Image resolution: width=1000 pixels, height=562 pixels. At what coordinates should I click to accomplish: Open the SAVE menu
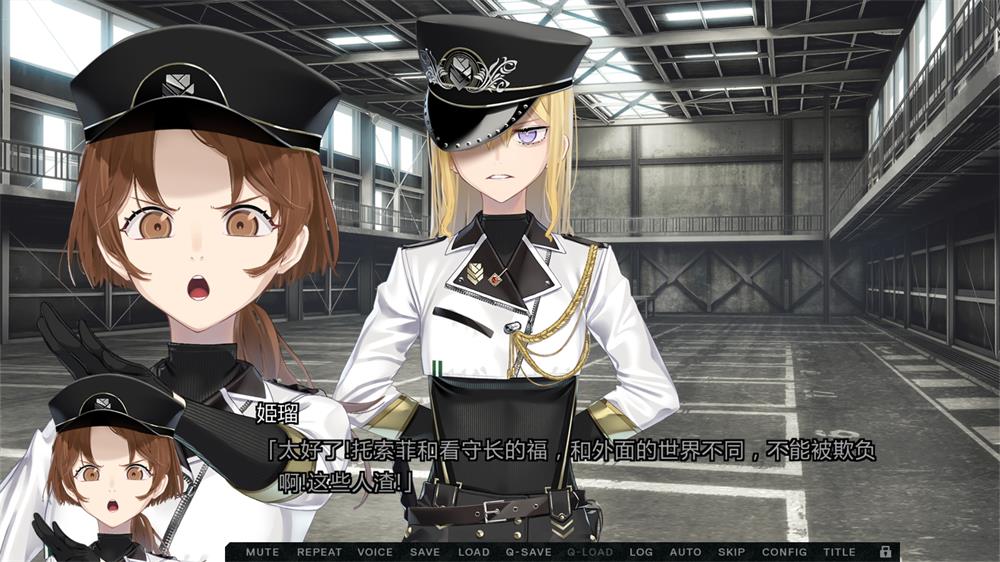[x=425, y=552]
